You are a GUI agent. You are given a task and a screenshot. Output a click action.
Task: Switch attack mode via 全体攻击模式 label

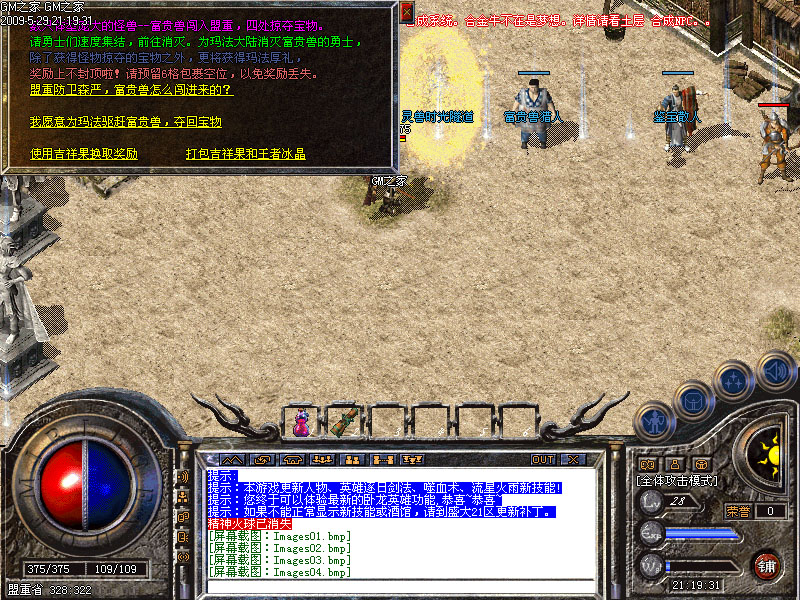(678, 481)
